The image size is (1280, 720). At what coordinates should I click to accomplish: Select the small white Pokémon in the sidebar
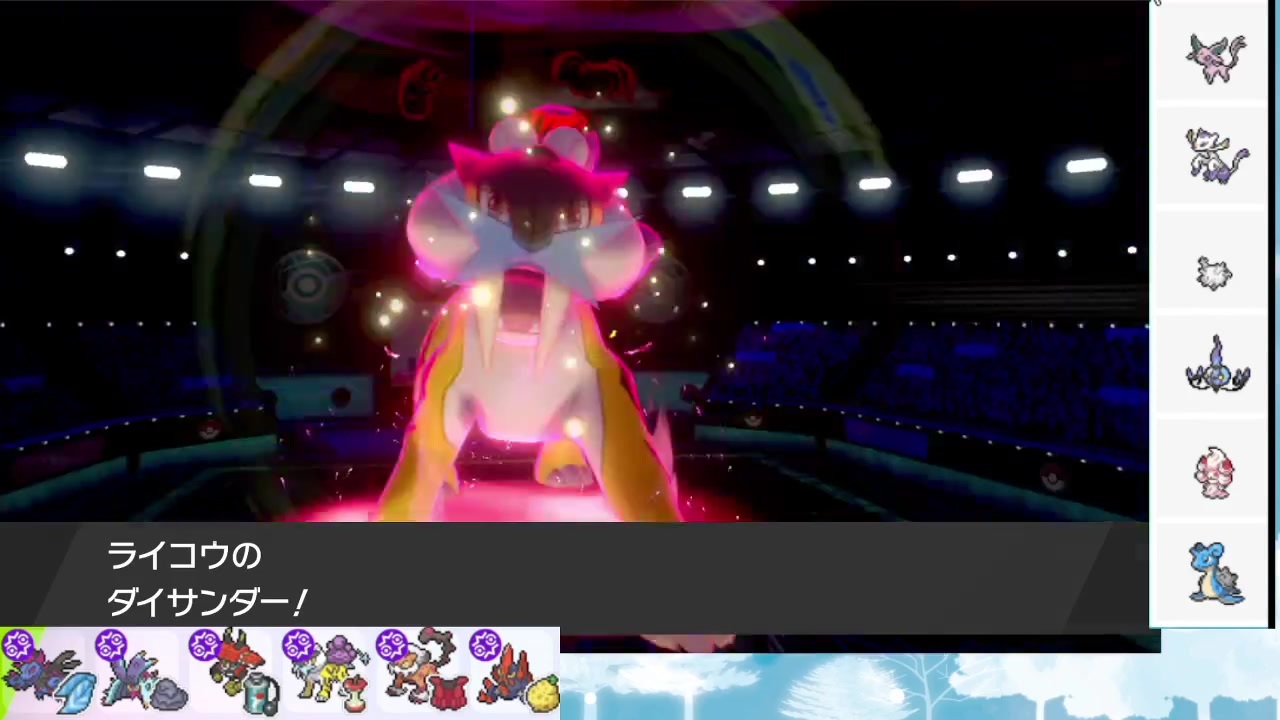tap(1213, 272)
